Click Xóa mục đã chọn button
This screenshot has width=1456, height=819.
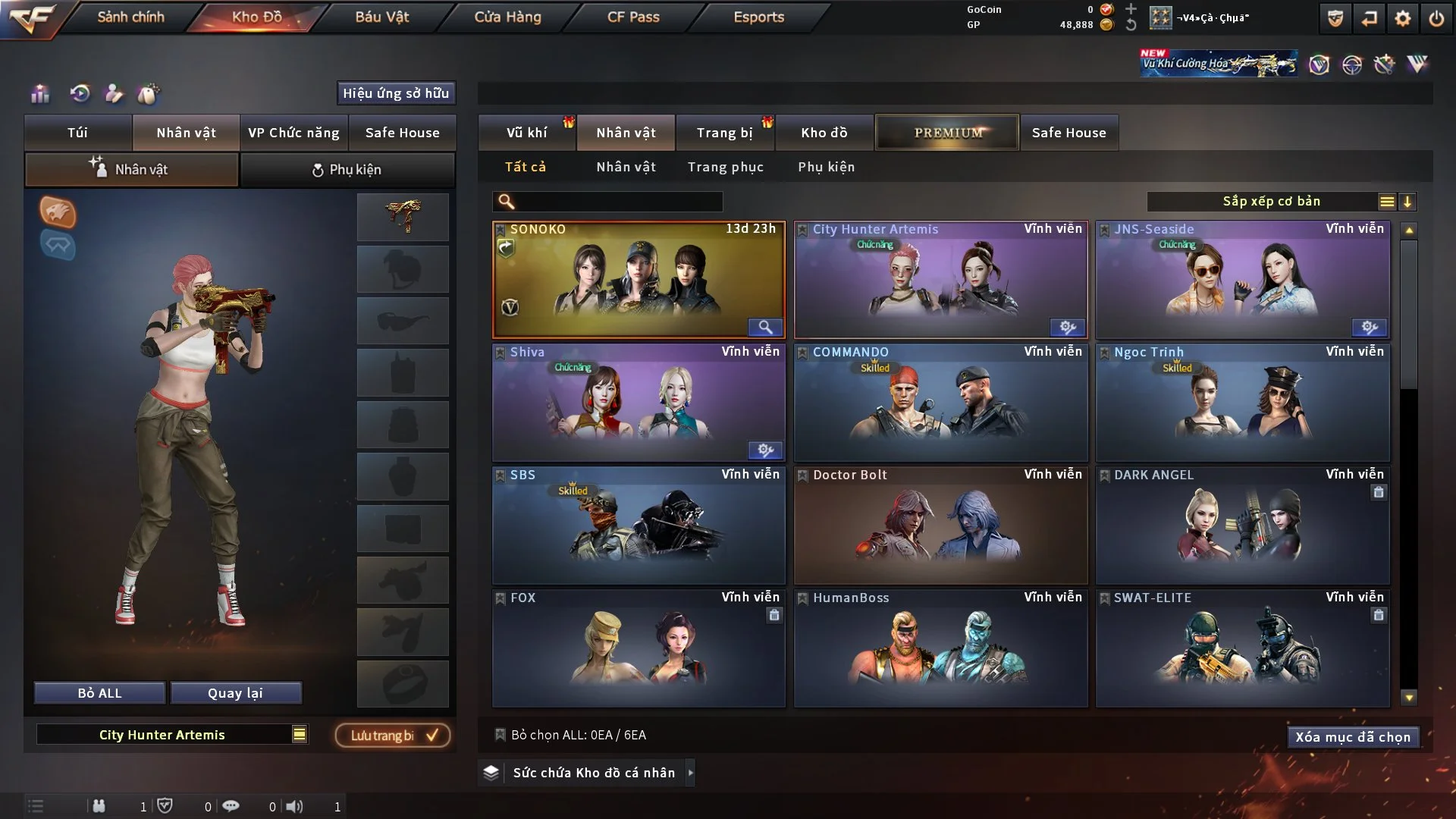[1352, 737]
